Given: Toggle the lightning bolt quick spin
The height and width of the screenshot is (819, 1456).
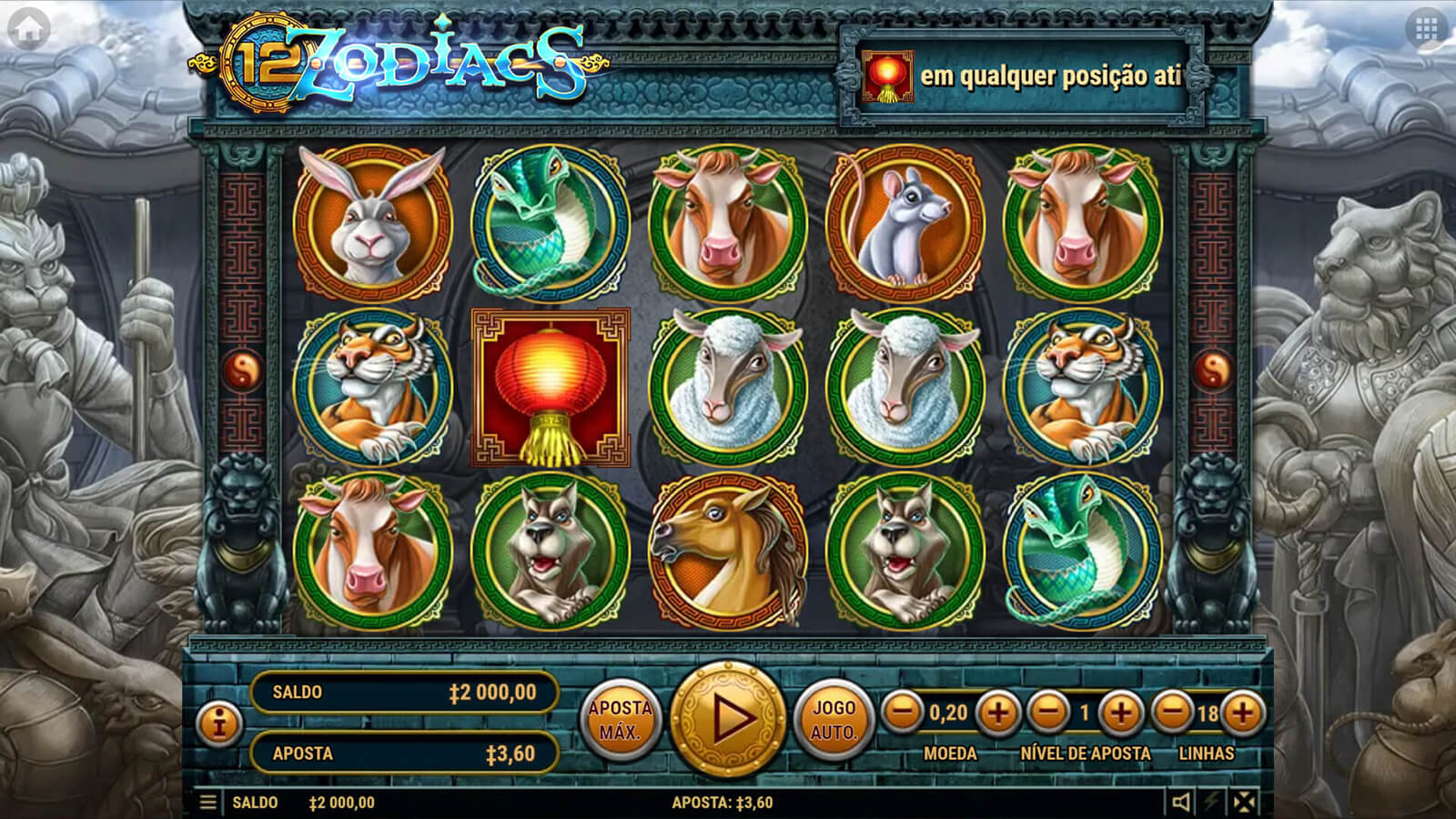Looking at the screenshot, I should [1212, 802].
